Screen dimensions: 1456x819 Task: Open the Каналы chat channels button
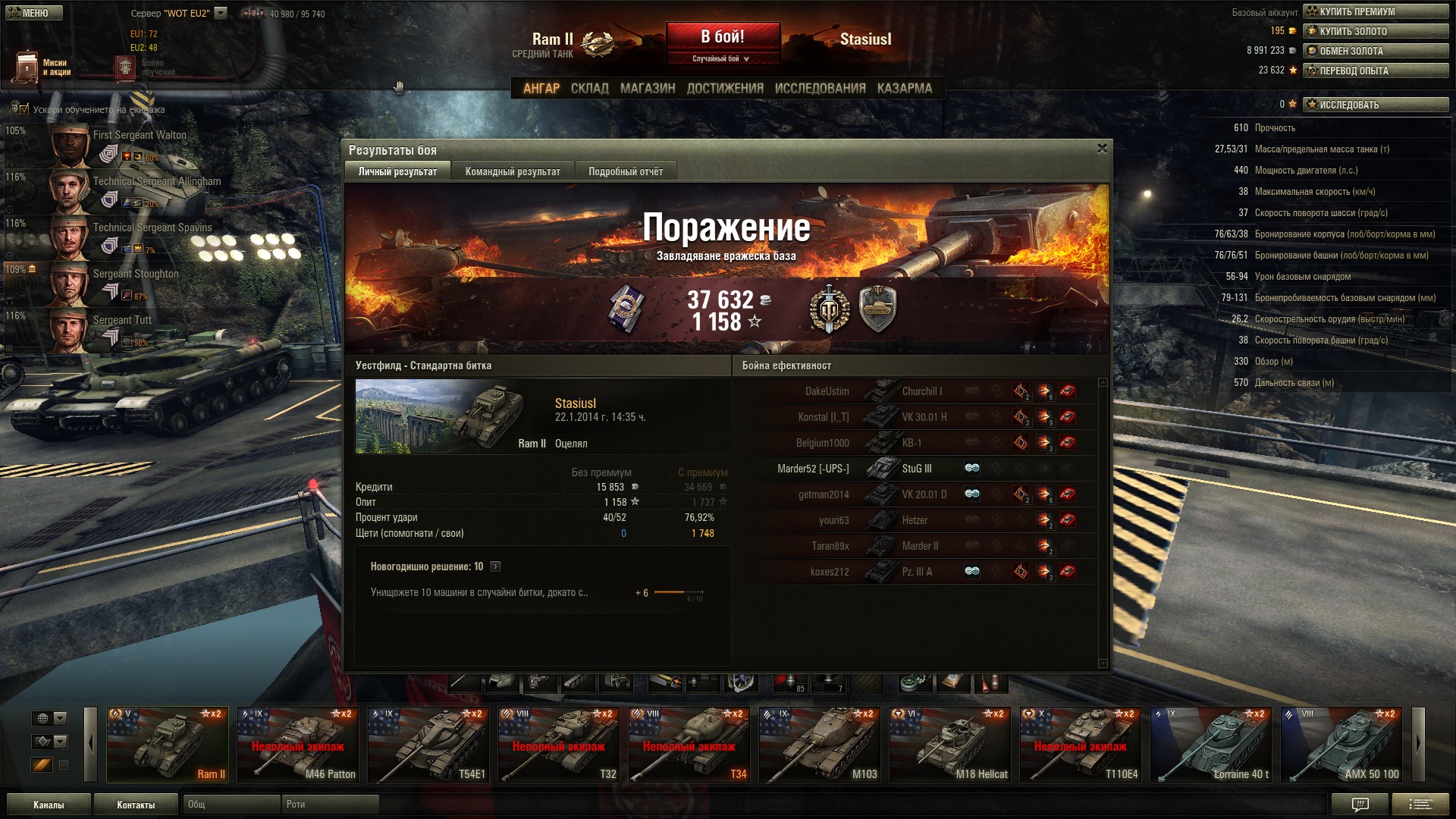click(49, 805)
